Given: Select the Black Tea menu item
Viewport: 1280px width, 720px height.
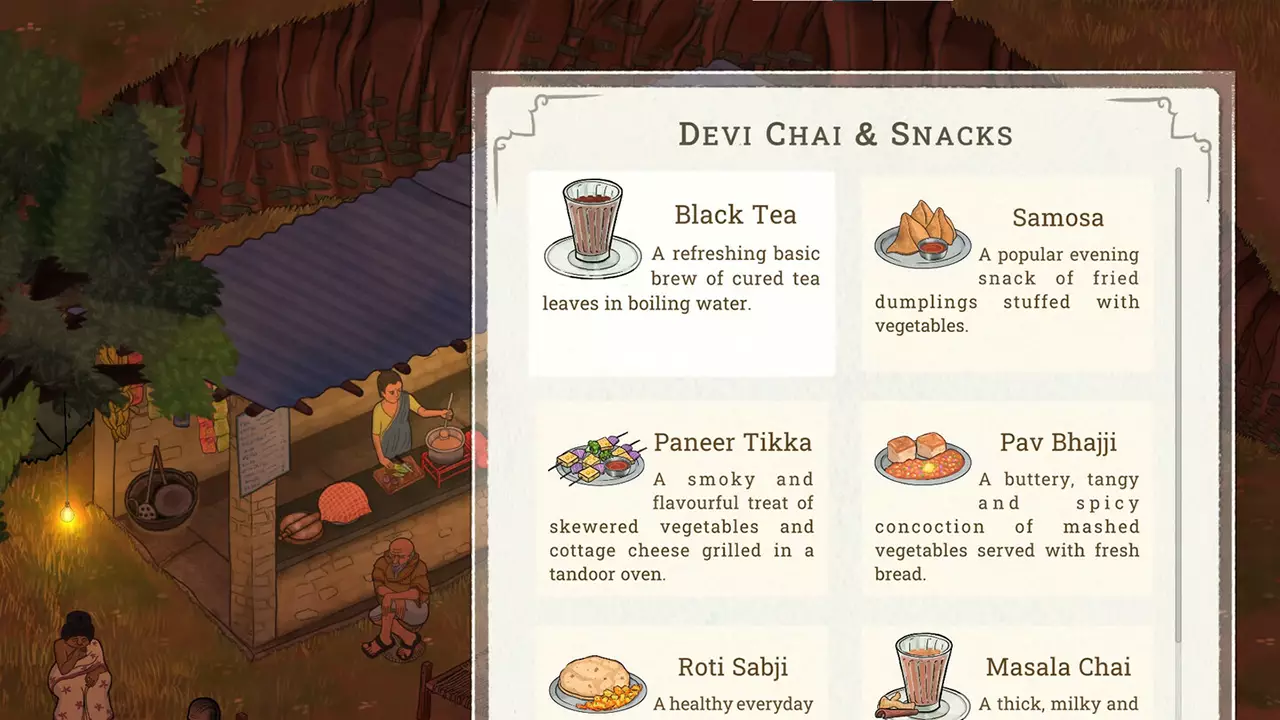Looking at the screenshot, I should (x=681, y=273).
